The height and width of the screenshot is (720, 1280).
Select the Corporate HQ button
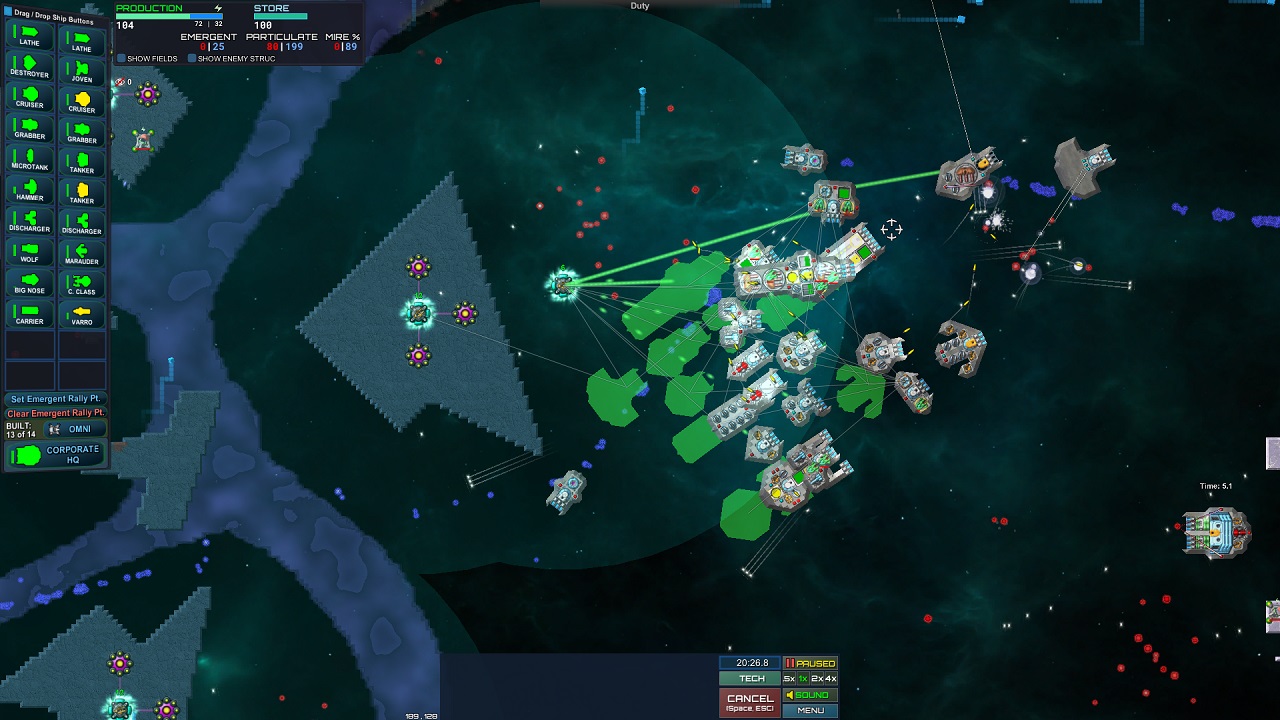(56, 455)
